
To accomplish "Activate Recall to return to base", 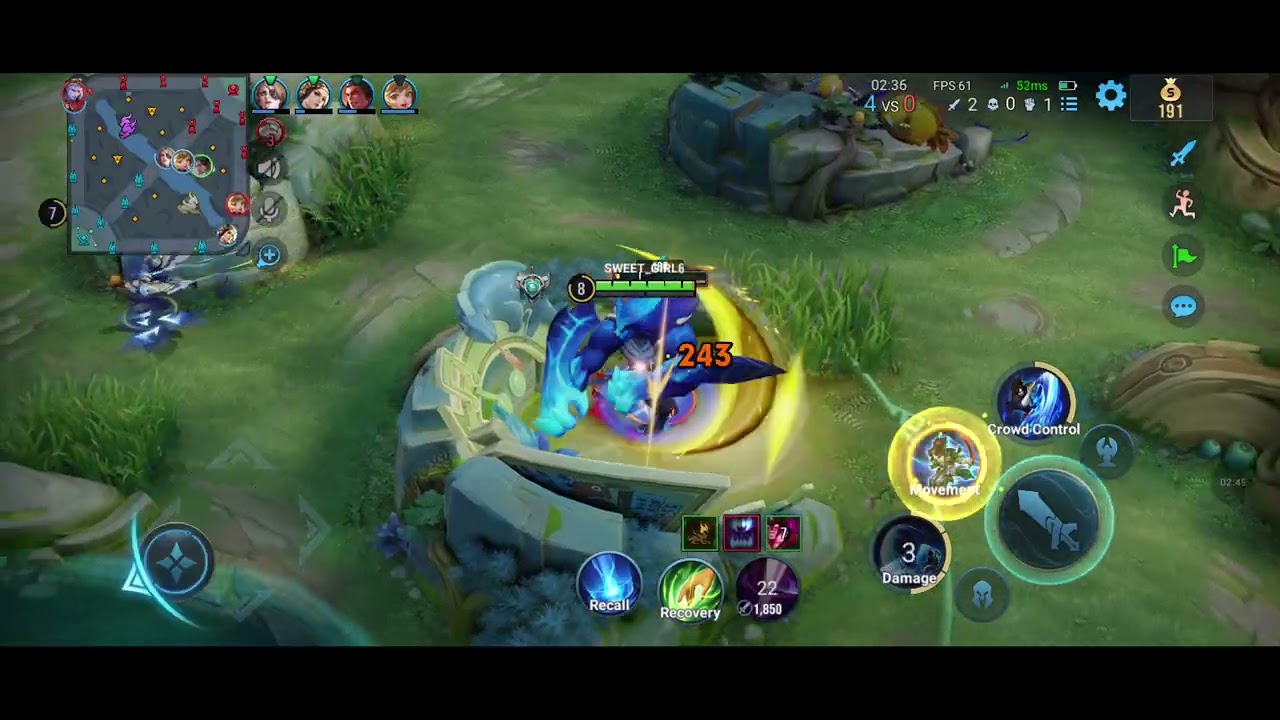I will [x=609, y=584].
